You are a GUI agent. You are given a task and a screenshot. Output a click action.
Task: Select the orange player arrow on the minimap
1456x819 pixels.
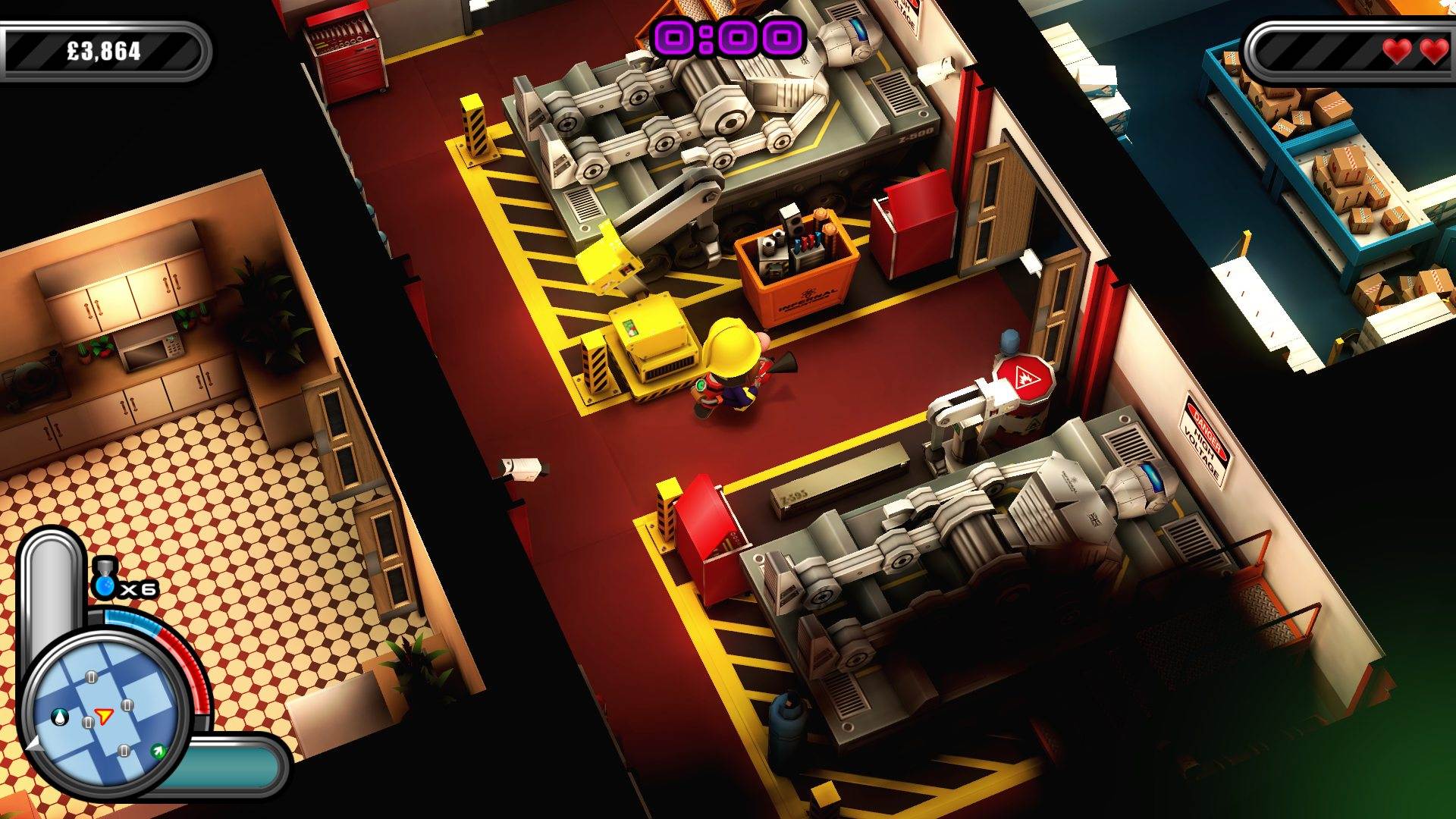point(103,714)
